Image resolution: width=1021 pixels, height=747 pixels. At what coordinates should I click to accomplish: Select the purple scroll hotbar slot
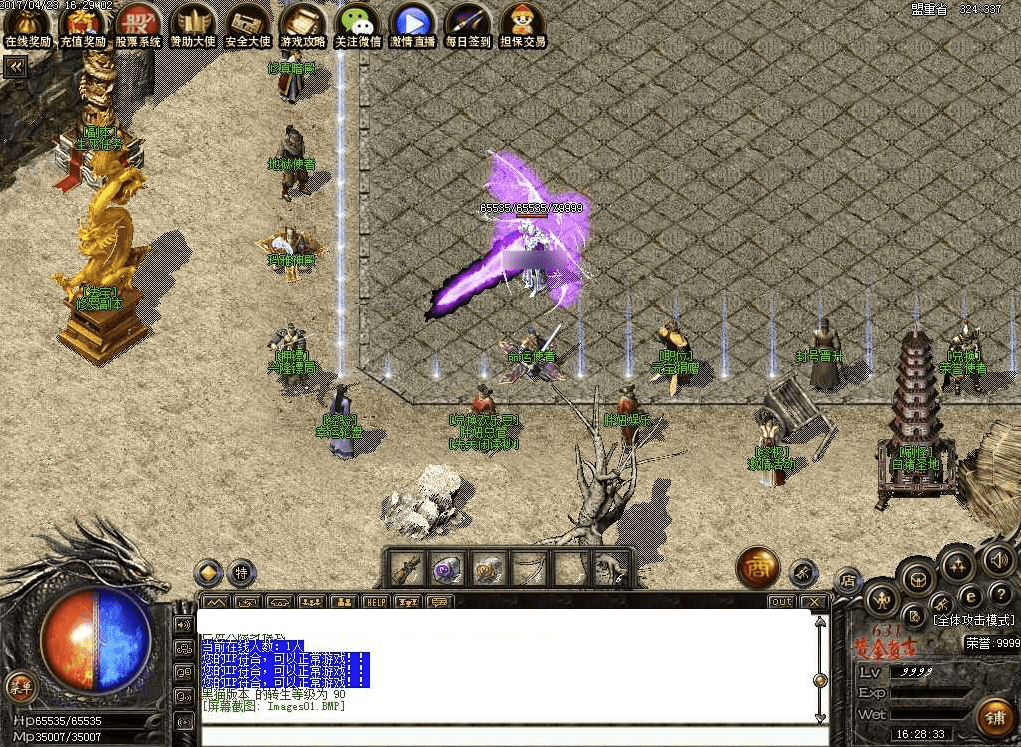pos(446,569)
